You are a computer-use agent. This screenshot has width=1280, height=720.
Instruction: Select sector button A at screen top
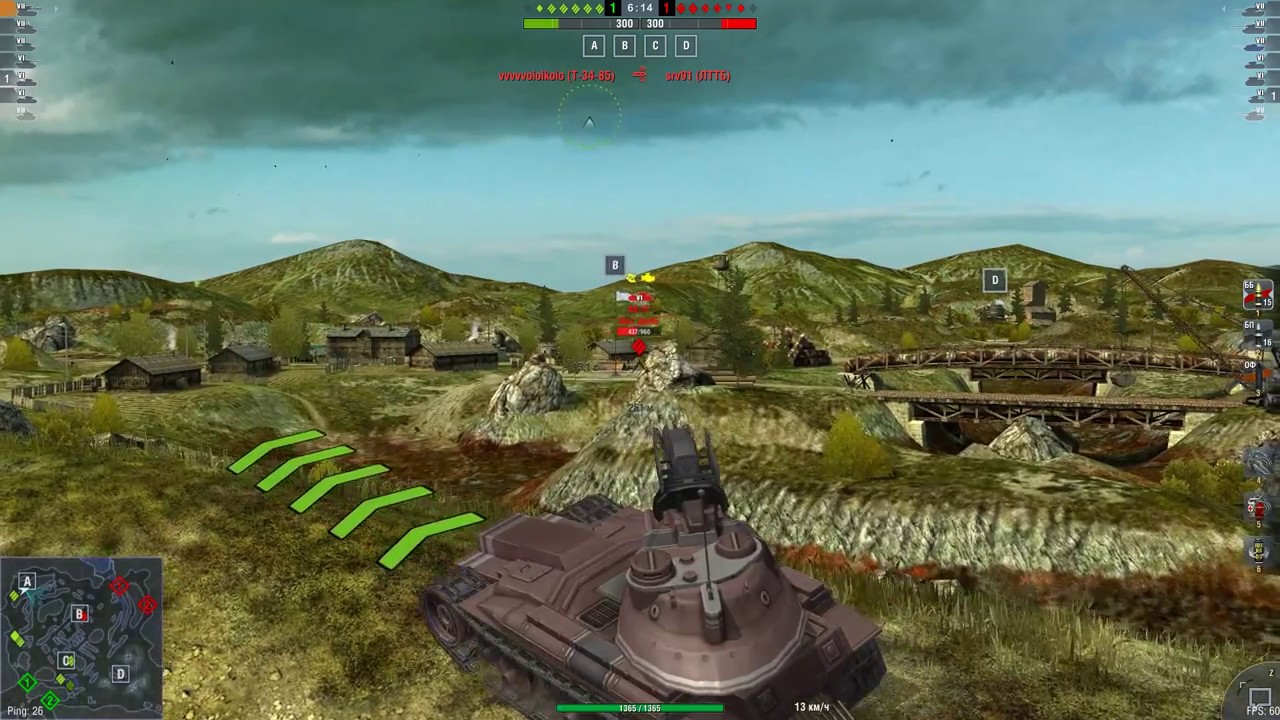[x=594, y=45]
